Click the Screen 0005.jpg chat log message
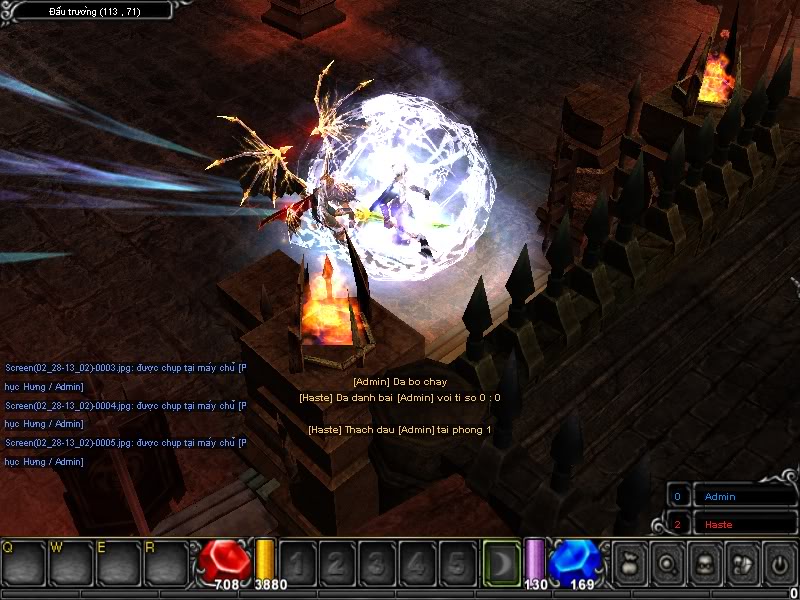Screen dimensions: 800x600 pyautogui.click(x=125, y=442)
